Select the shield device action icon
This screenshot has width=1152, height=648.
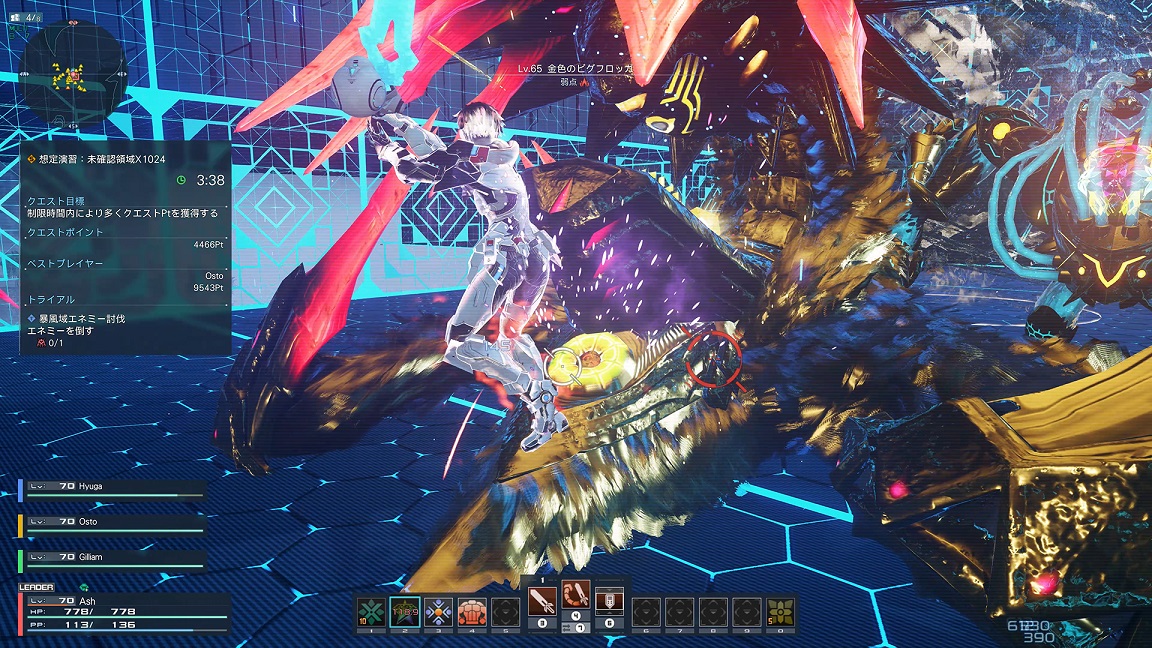609,601
